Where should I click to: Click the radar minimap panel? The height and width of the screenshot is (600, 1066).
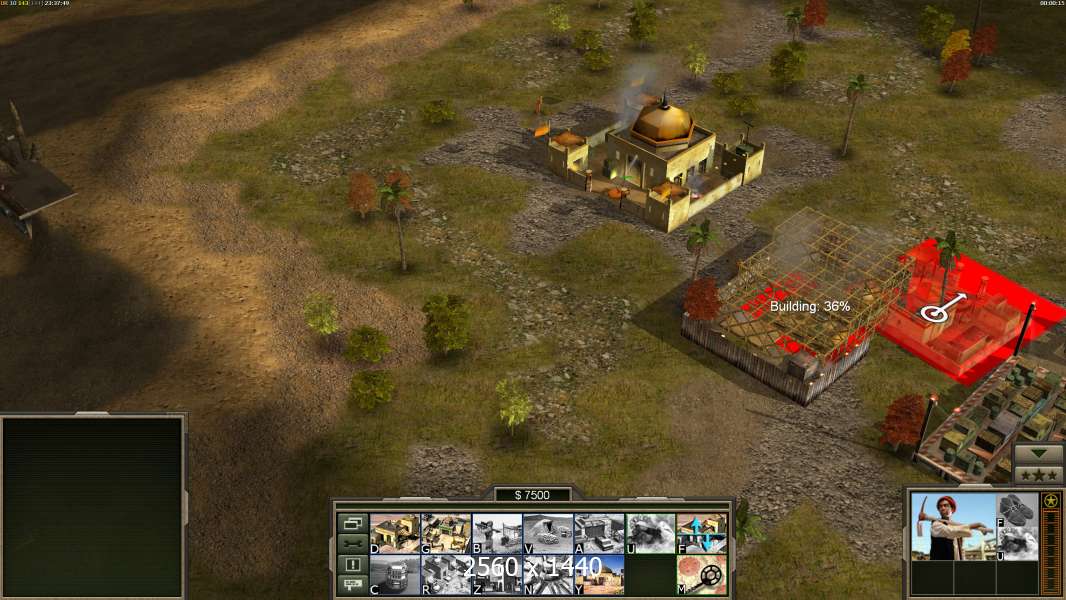pyautogui.click(x=93, y=507)
